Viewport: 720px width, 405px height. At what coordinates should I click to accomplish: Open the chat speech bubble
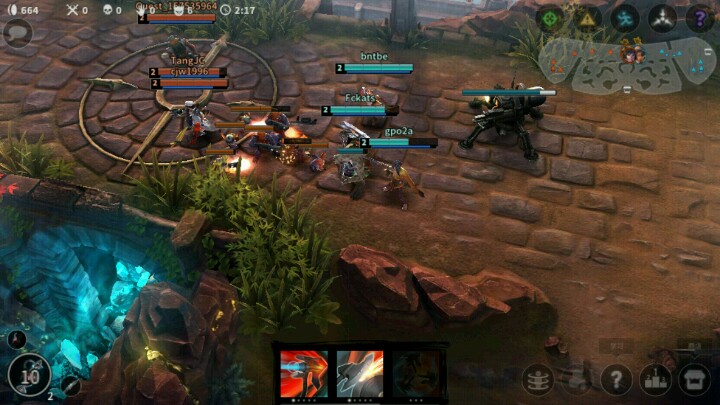[18, 33]
